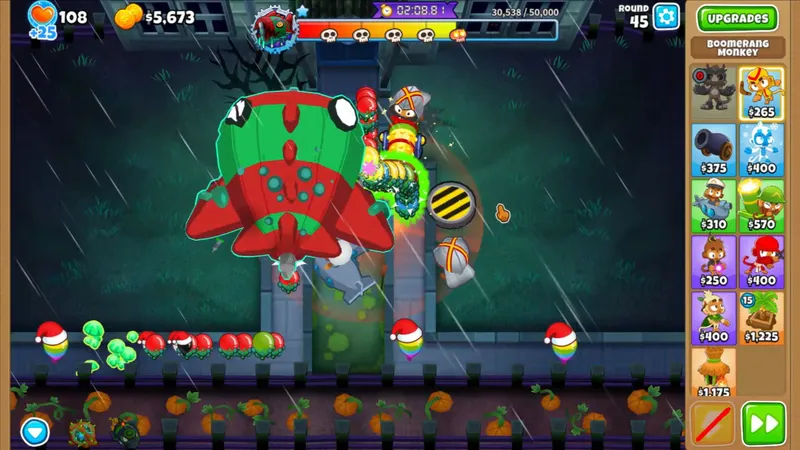Click the red slash cancel button
800x450 pixels.
tap(713, 424)
